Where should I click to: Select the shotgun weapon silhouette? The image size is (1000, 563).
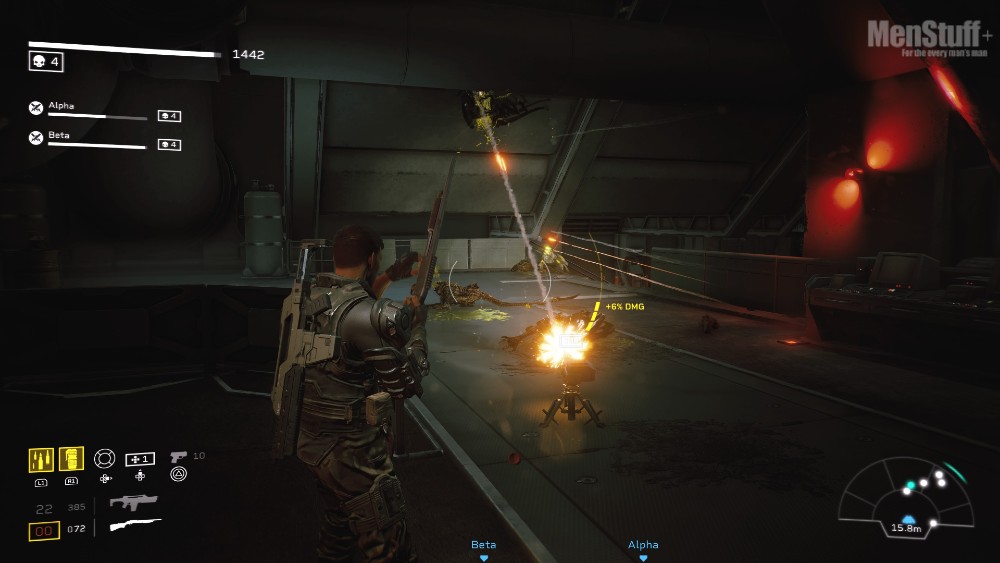tap(135, 525)
